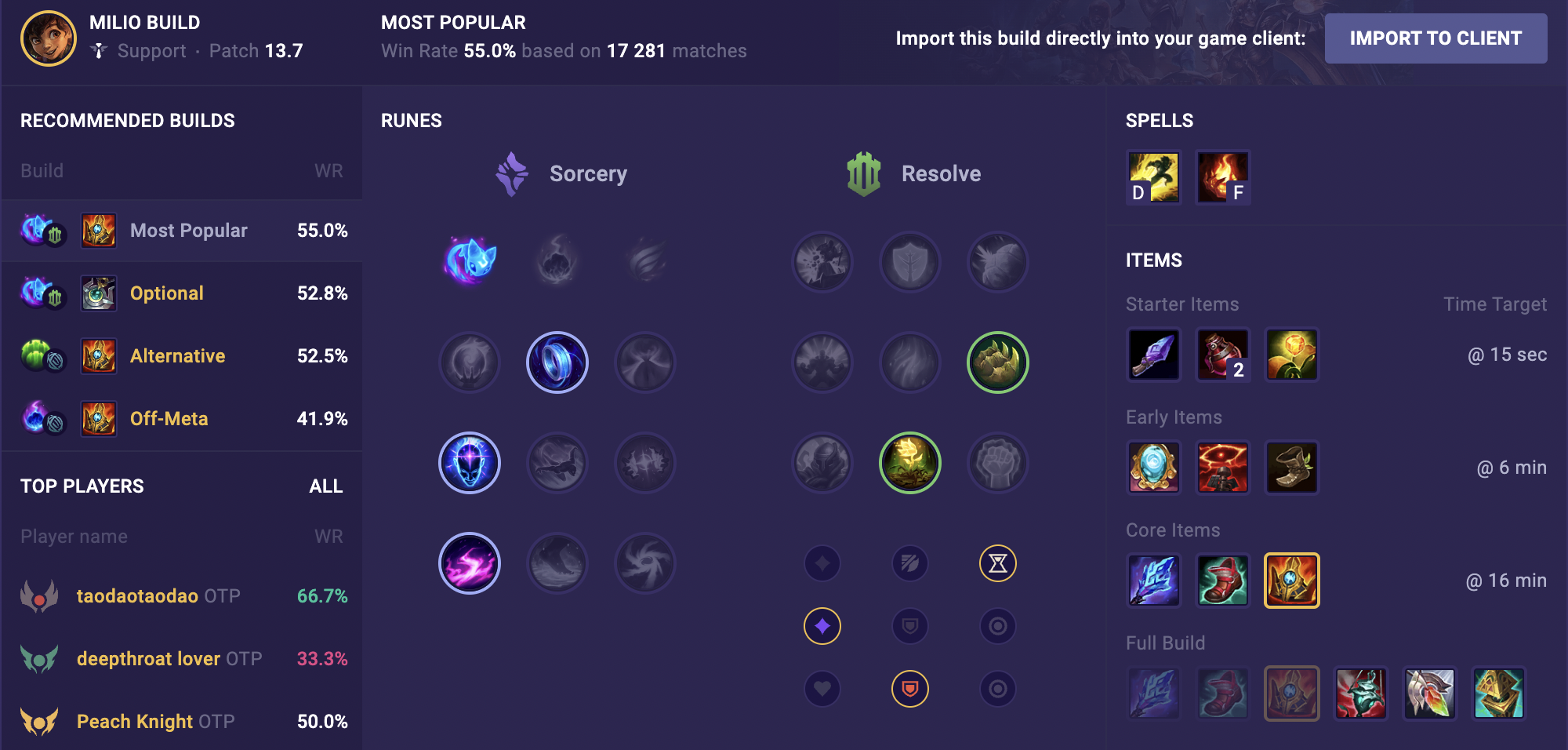Click the Ignite summoner spell icon
The image size is (1568, 750).
pos(1223,177)
